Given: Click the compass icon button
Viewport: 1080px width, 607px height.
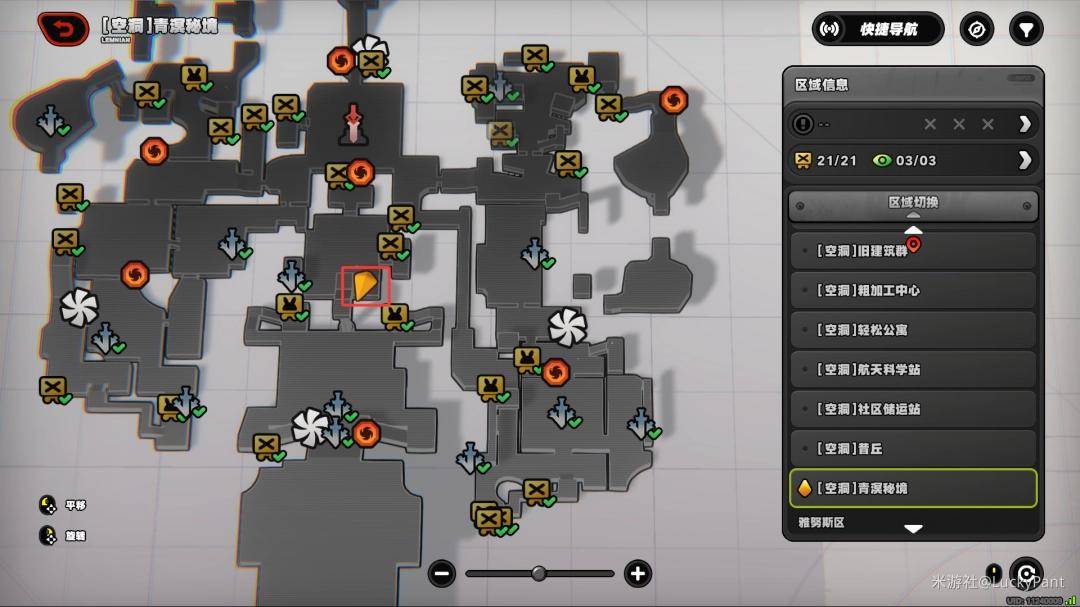Looking at the screenshot, I should point(977,29).
